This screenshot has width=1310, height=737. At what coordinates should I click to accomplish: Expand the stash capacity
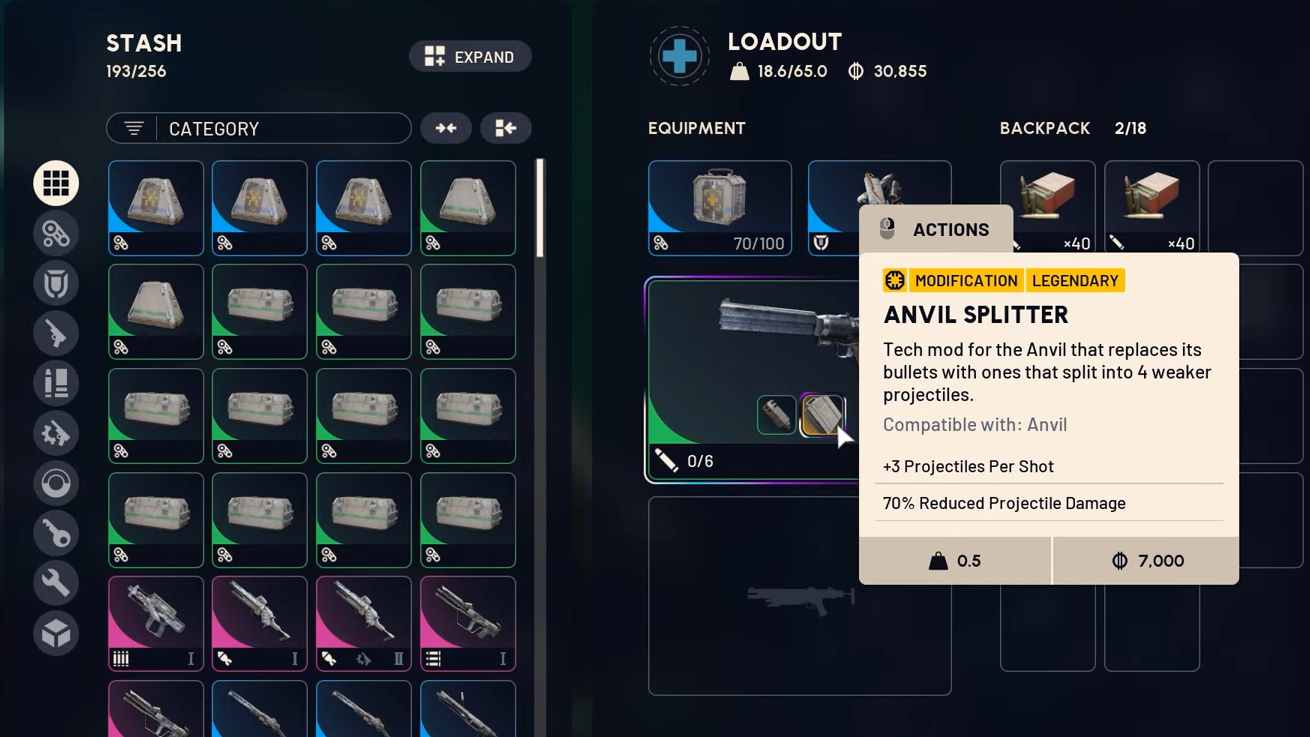(x=470, y=57)
